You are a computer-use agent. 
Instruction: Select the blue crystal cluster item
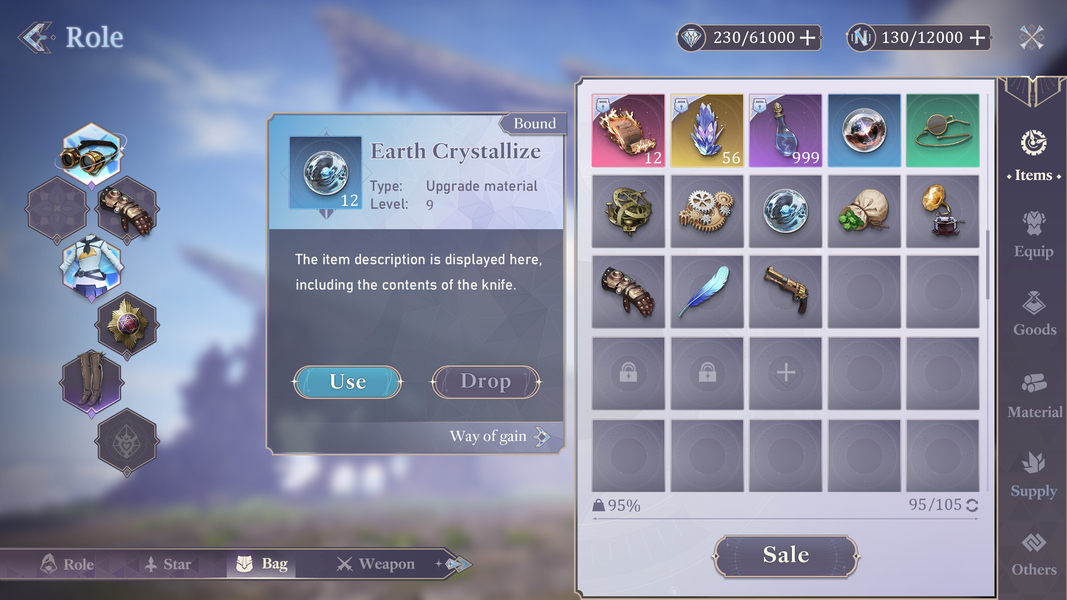pyautogui.click(x=707, y=131)
